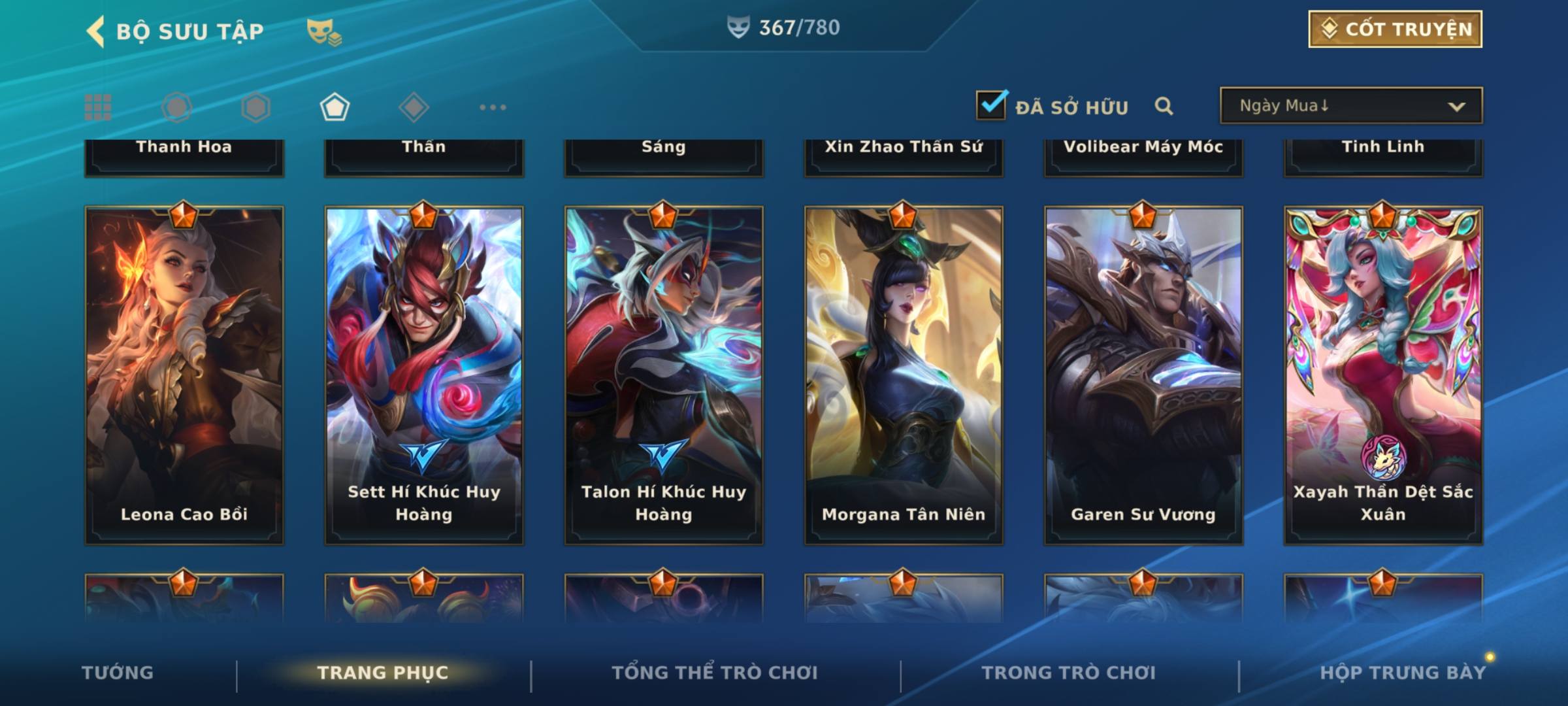This screenshot has height=706, width=1568.
Task: Choose Sett Hí Khúc Huy Hoàng skin
Action: [x=424, y=376]
